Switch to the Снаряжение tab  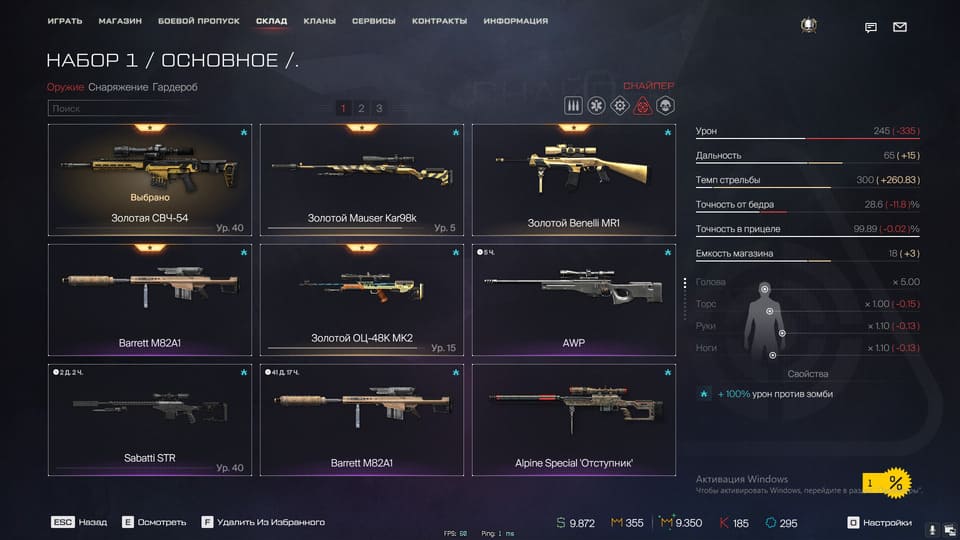(118, 87)
